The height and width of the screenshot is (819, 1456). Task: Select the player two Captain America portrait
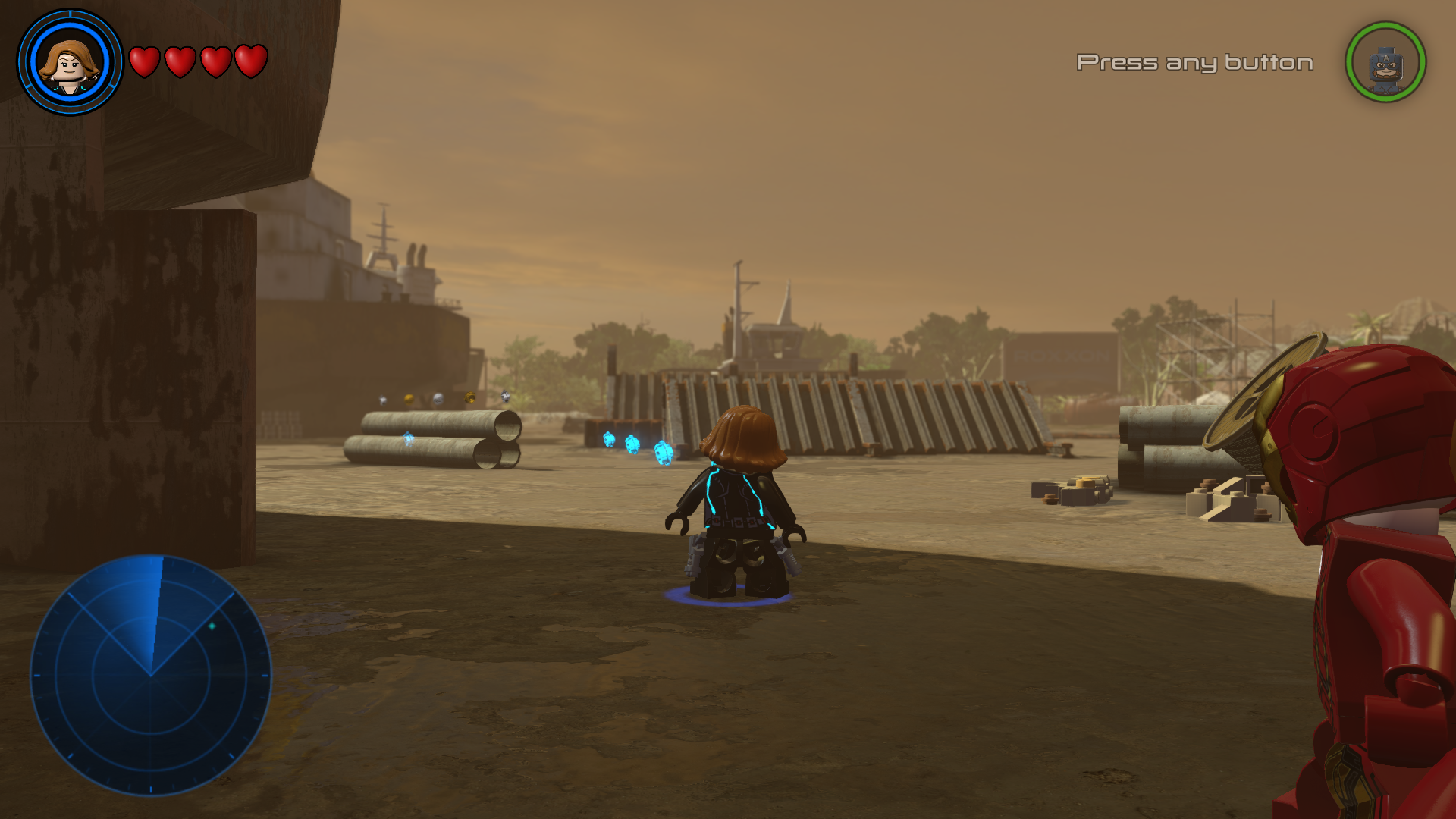tap(1385, 63)
